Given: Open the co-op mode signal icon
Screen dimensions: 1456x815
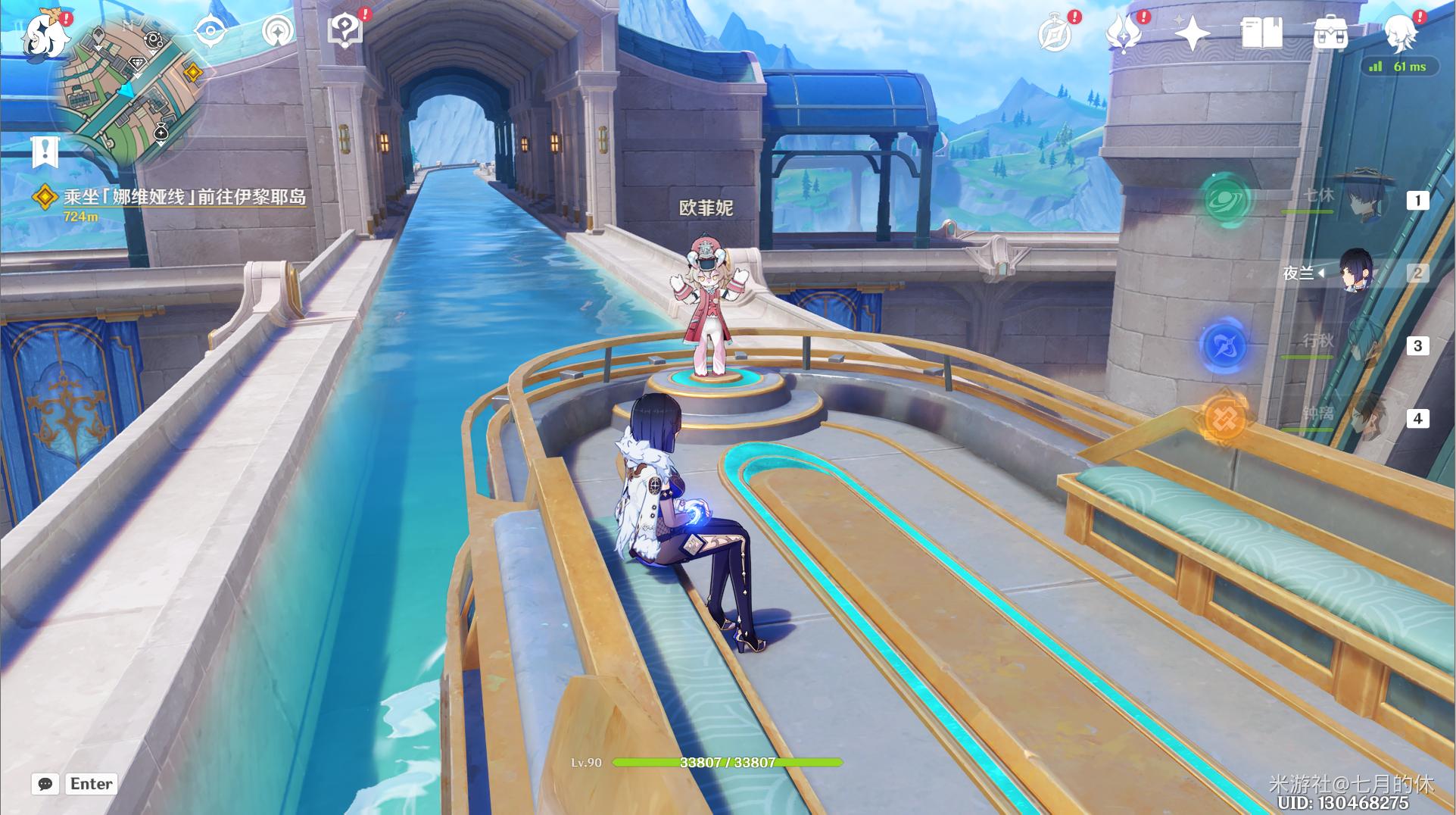Looking at the screenshot, I should pyautogui.click(x=277, y=32).
